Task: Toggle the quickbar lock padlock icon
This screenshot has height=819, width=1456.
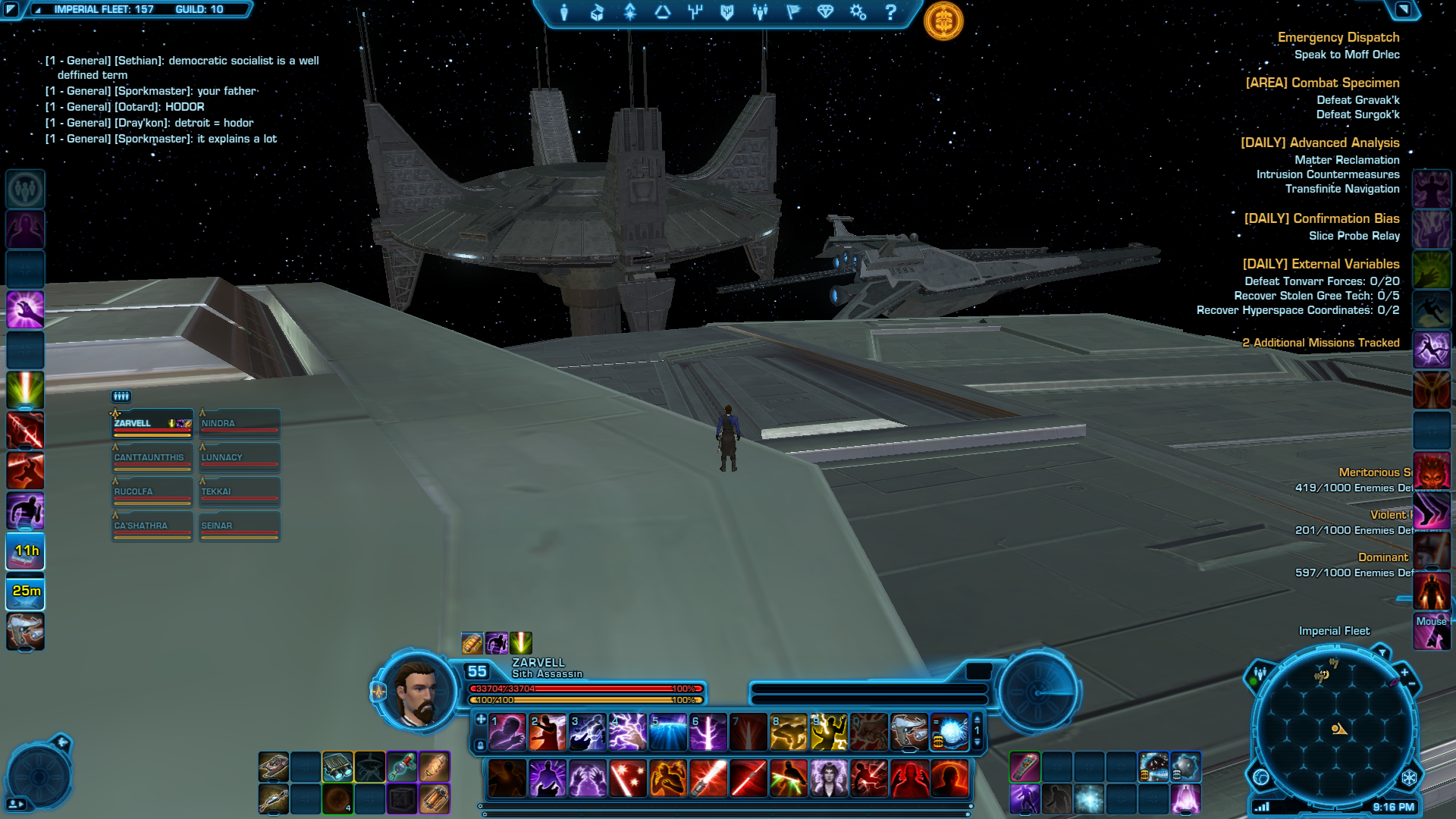Action: coord(480,745)
